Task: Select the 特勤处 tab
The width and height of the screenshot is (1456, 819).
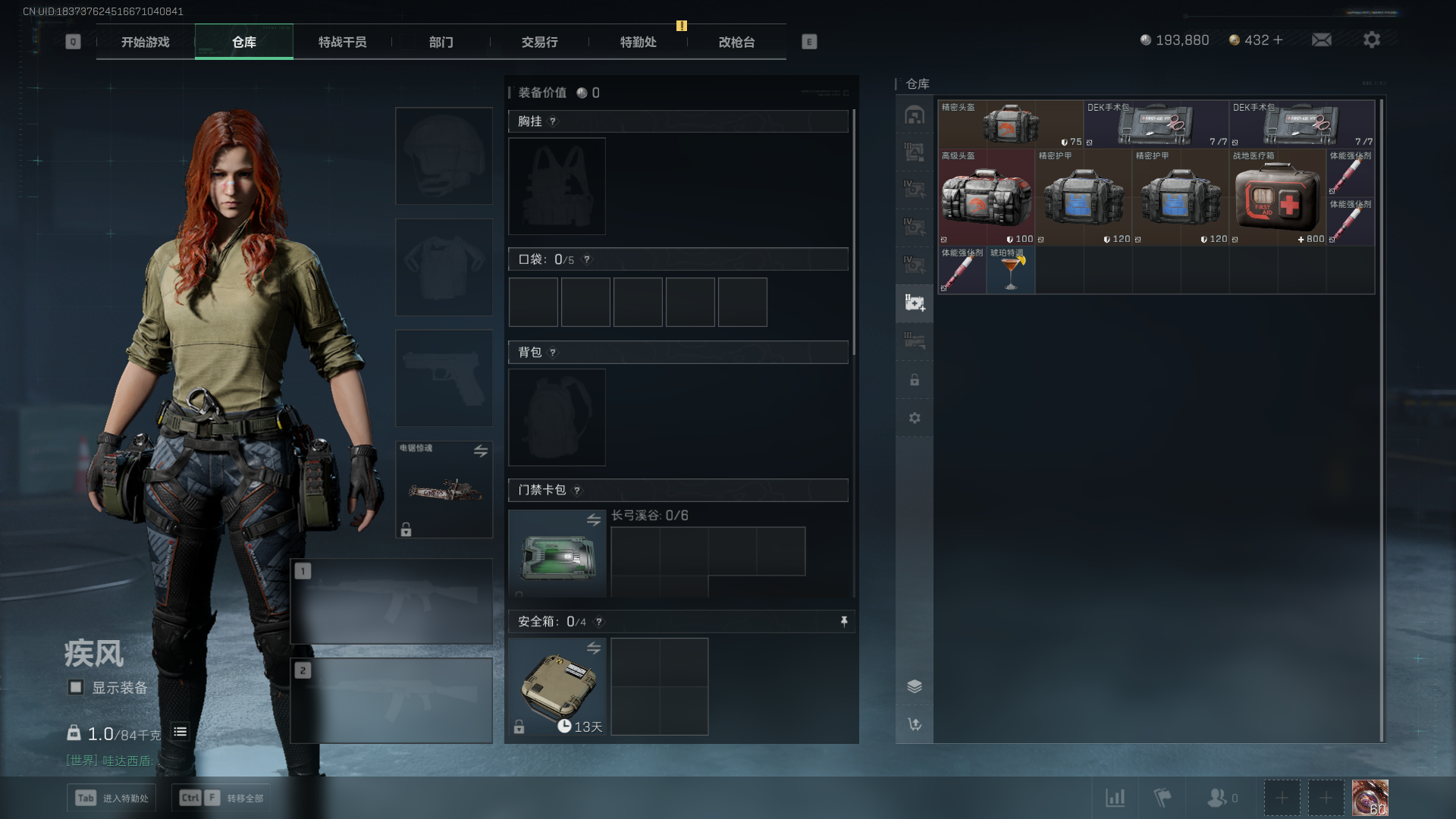Action: click(638, 42)
